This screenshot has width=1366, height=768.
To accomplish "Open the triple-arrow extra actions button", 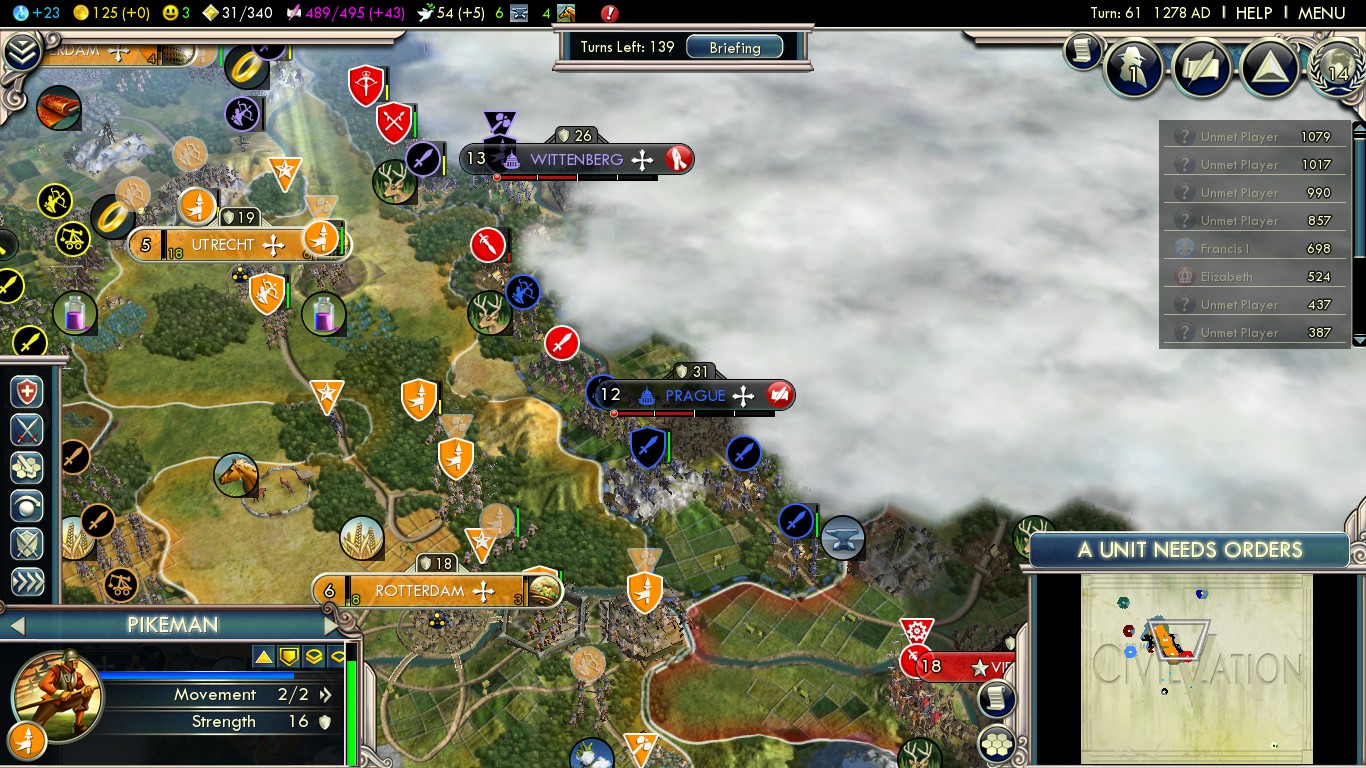I will point(27,582).
